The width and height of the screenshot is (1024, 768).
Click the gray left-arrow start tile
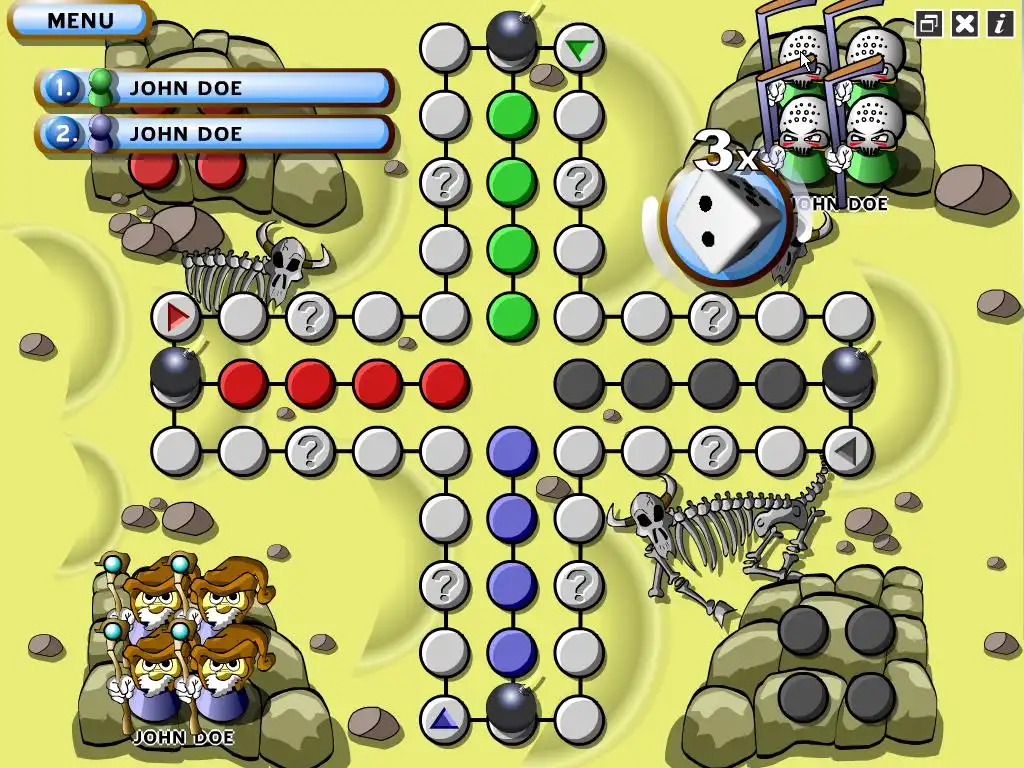[x=847, y=452]
